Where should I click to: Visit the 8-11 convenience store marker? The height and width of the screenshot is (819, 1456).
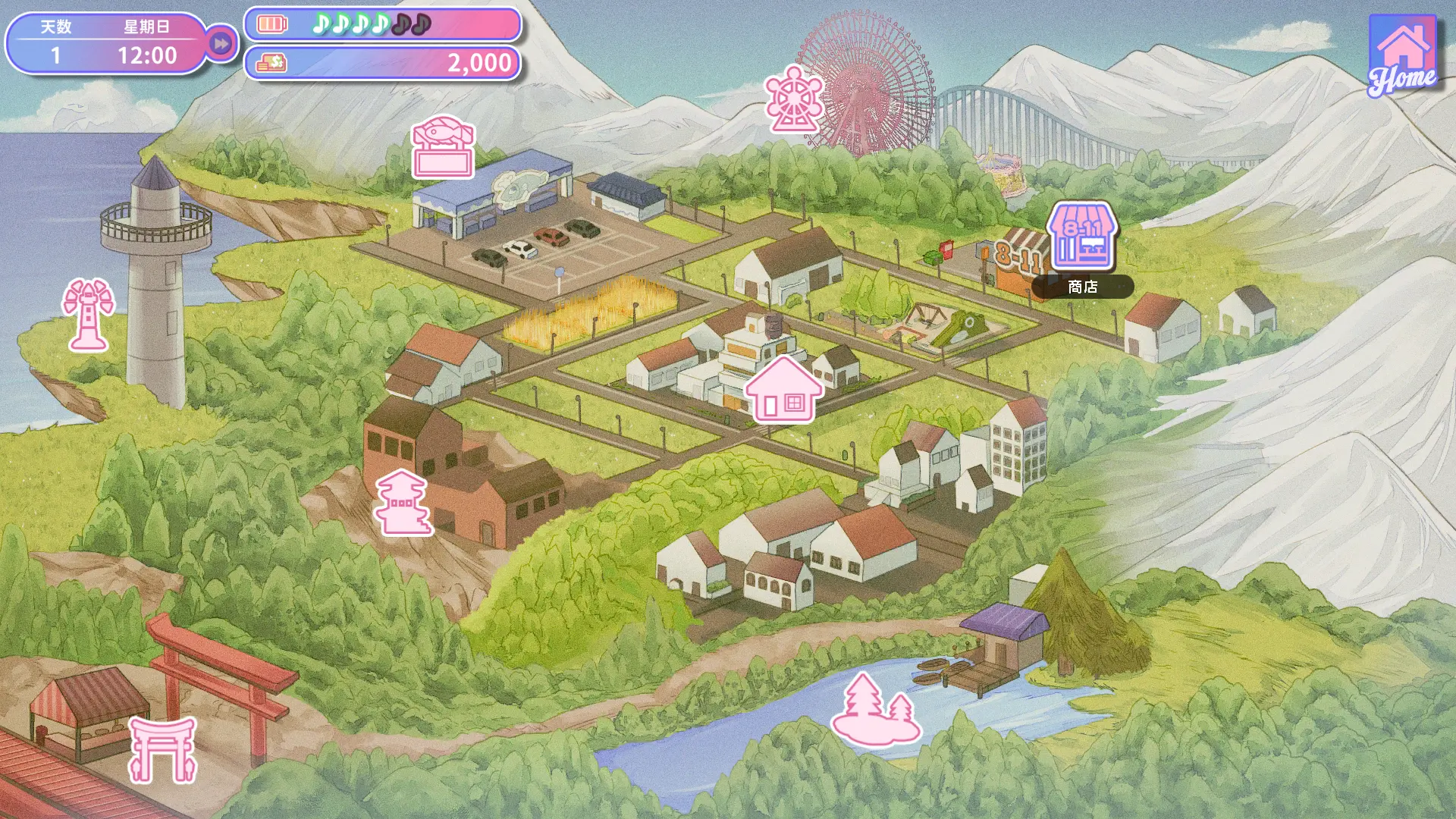1082,237
